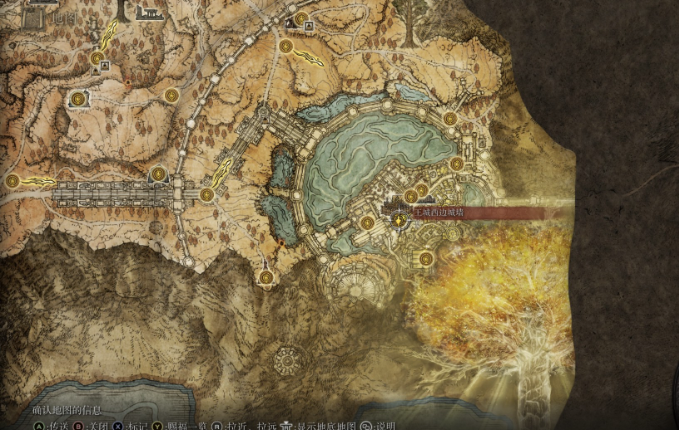The height and width of the screenshot is (430, 679).
Task: Select the 王城西边城墙 site of grace marker
Action: click(400, 217)
